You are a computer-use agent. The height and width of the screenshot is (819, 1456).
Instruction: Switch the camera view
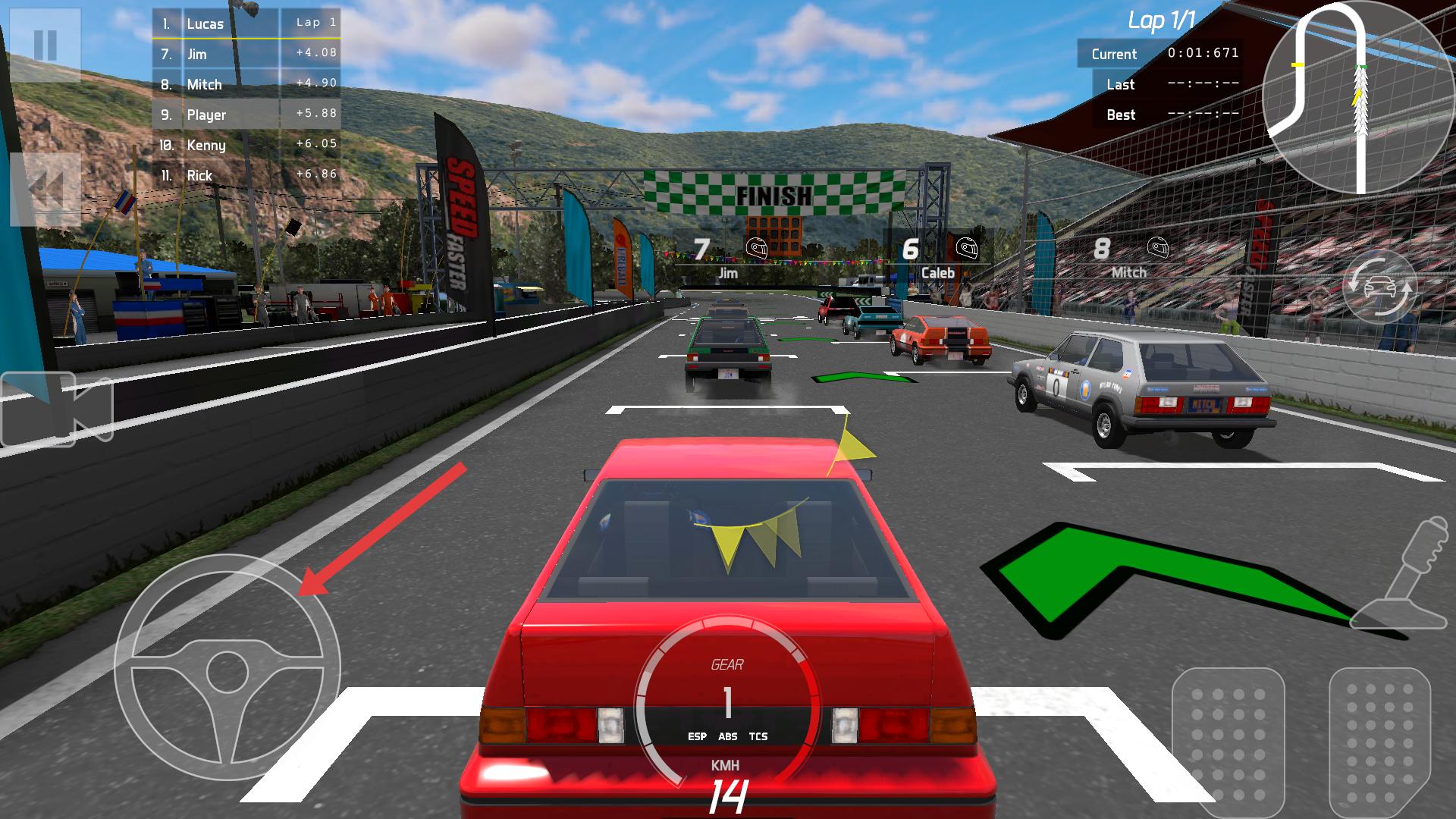pos(57,409)
